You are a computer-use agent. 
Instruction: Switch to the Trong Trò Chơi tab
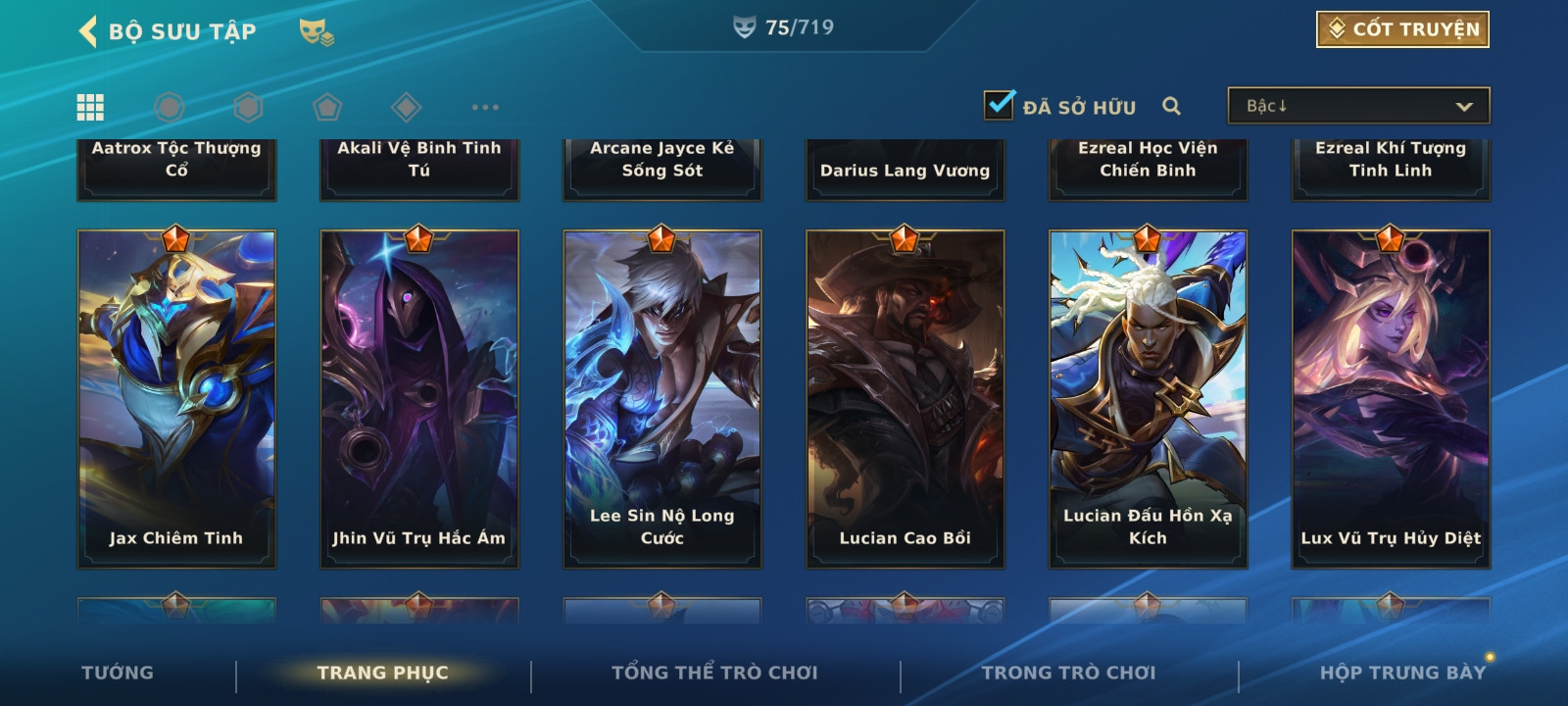pyautogui.click(x=1068, y=673)
